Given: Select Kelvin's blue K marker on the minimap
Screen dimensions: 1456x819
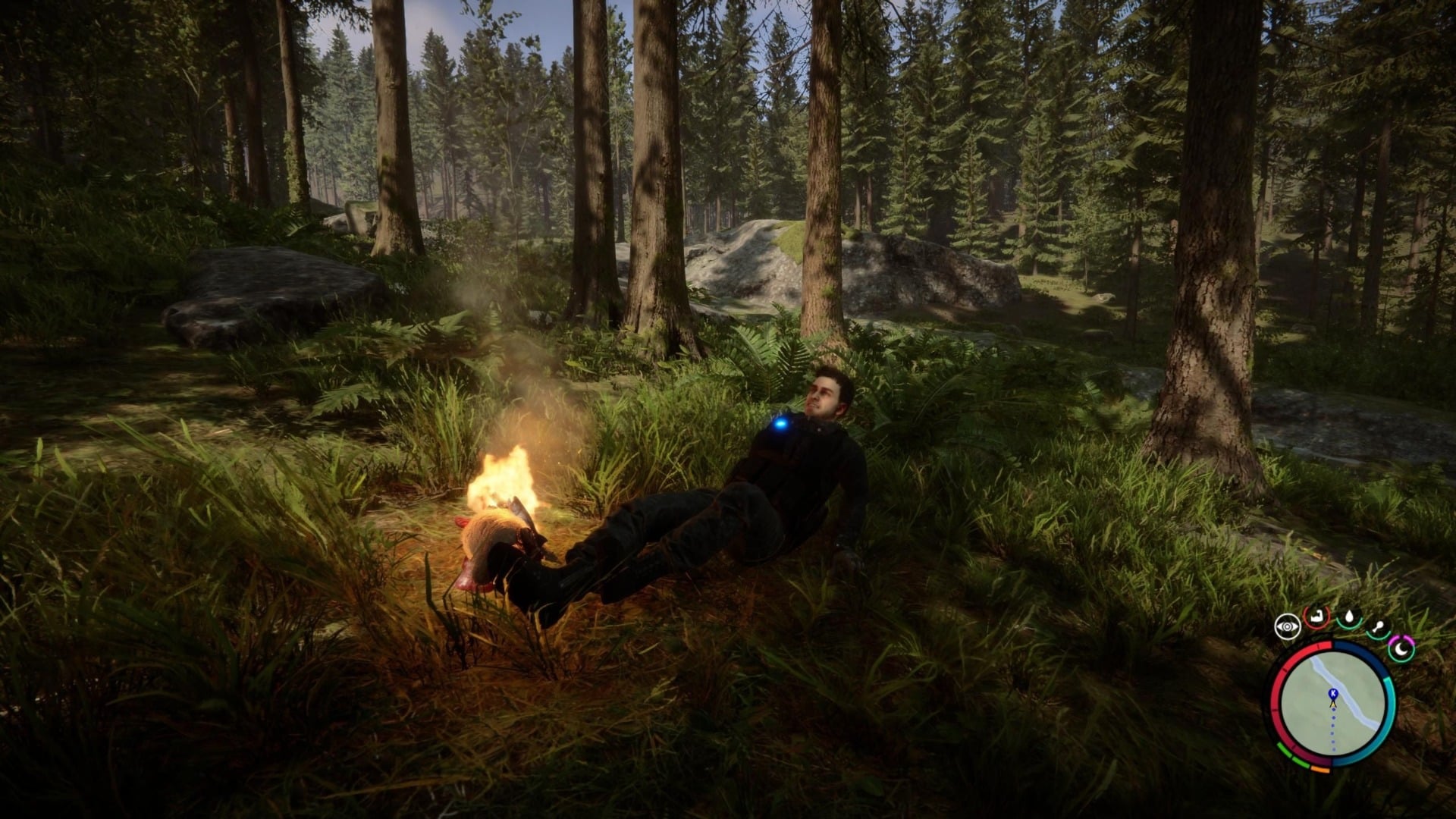Looking at the screenshot, I should point(1333,692).
